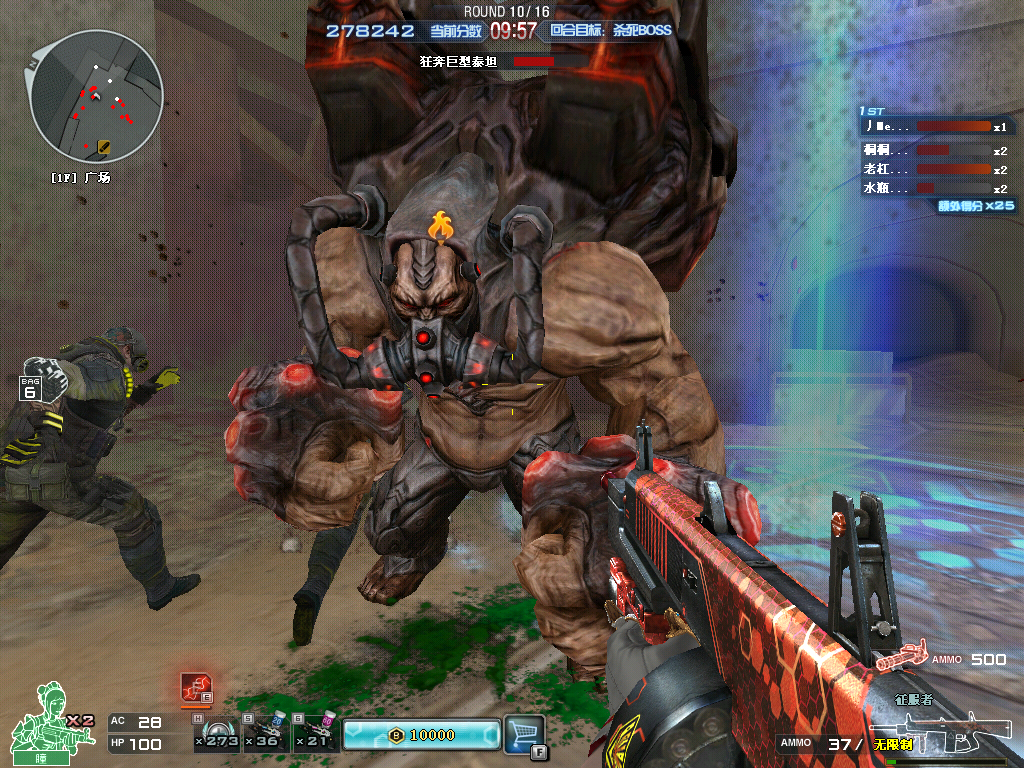Screen dimensions: 1024x768
Task: Click the BAG 6 indicator
Action: [31, 386]
